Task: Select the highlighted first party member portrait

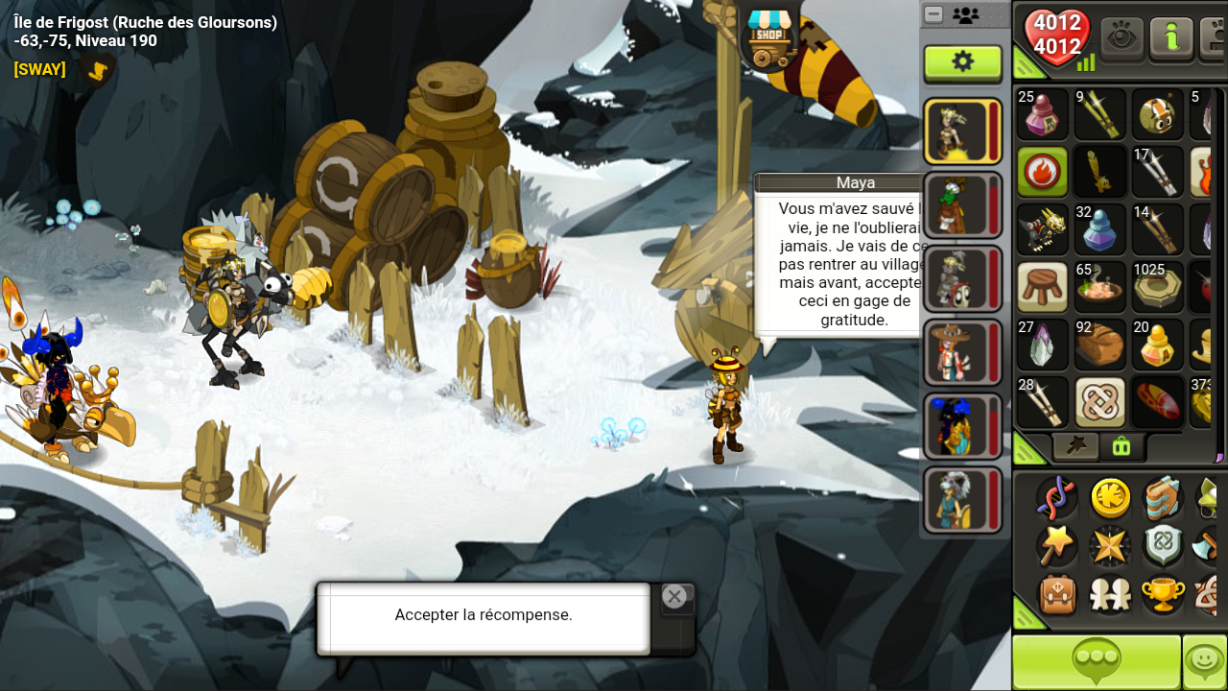Action: point(962,131)
